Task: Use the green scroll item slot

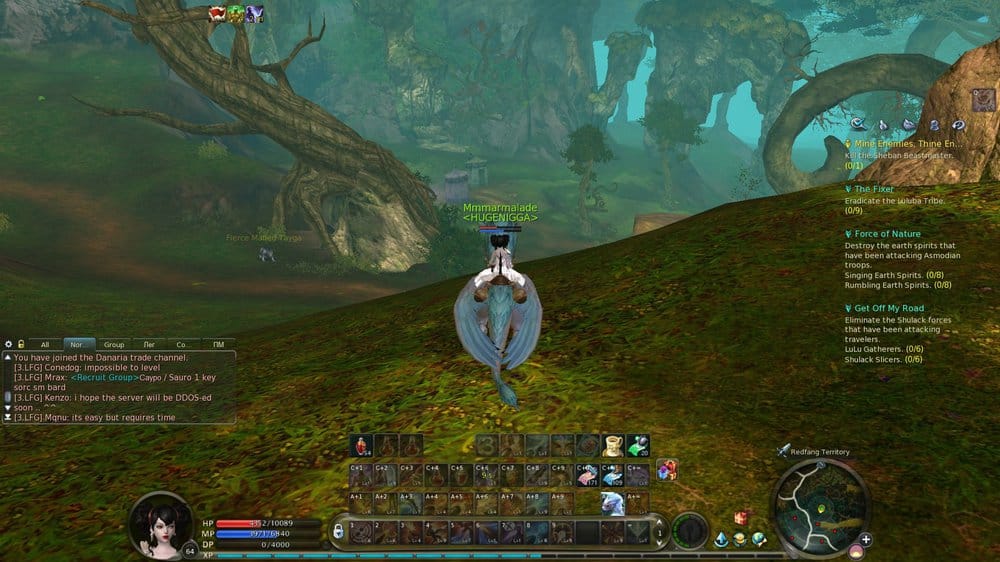Action: [x=637, y=446]
